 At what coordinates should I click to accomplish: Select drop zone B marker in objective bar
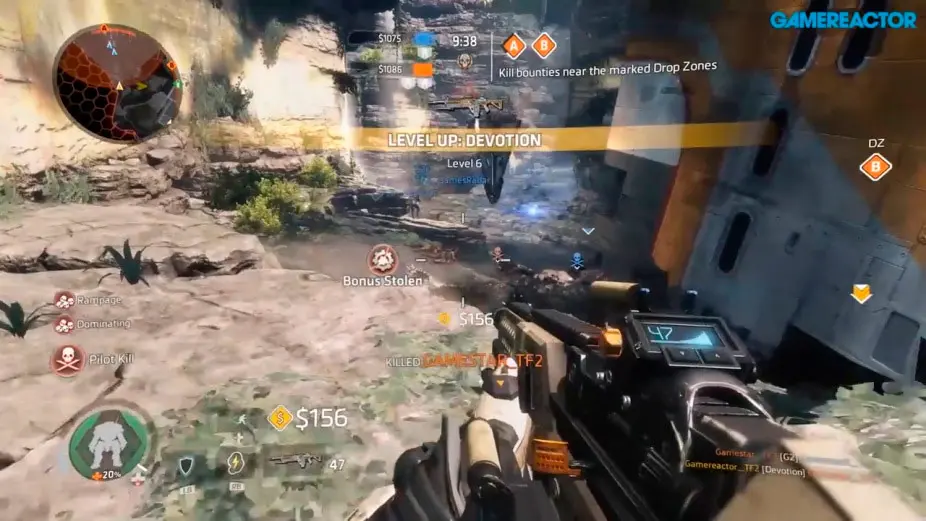pyautogui.click(x=544, y=45)
